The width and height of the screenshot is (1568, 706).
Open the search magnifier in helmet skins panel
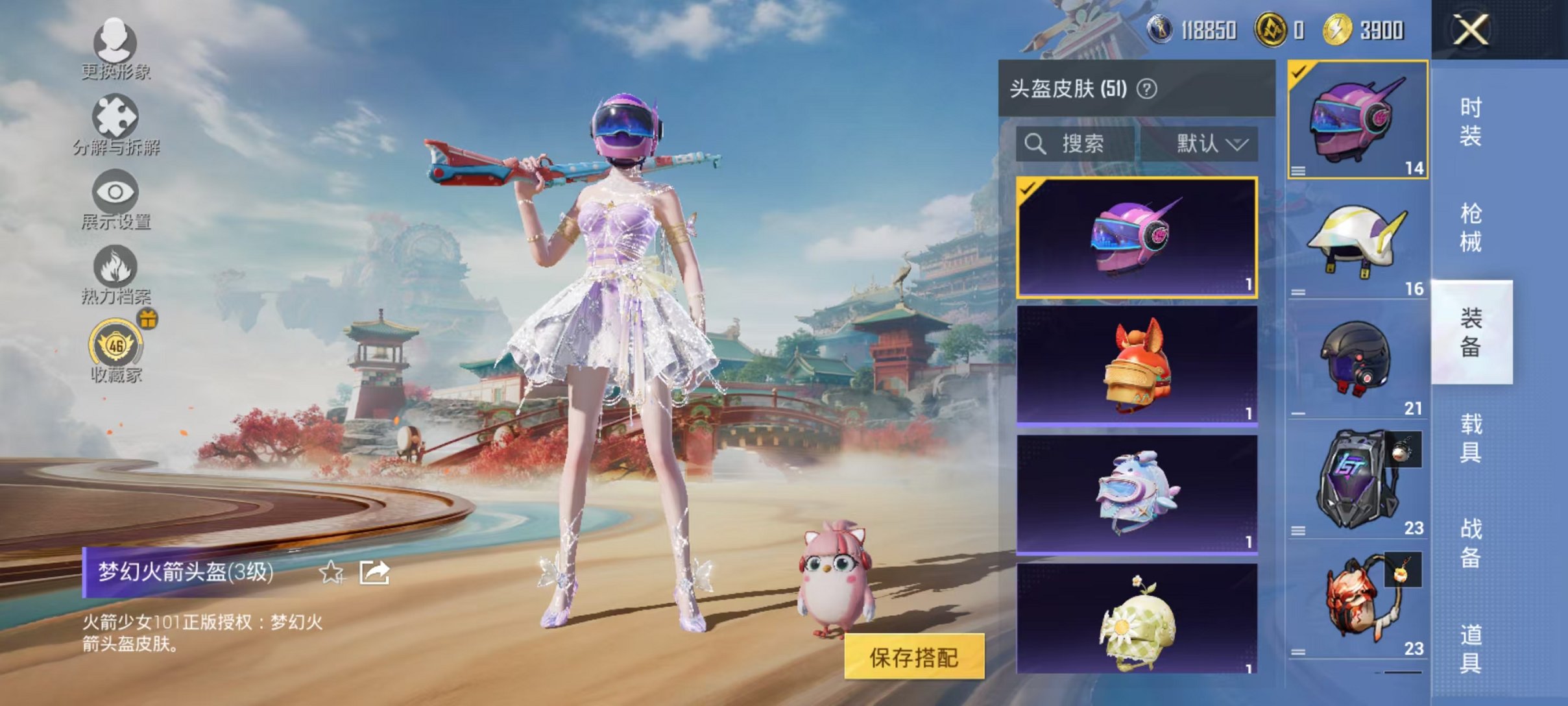tap(1037, 144)
